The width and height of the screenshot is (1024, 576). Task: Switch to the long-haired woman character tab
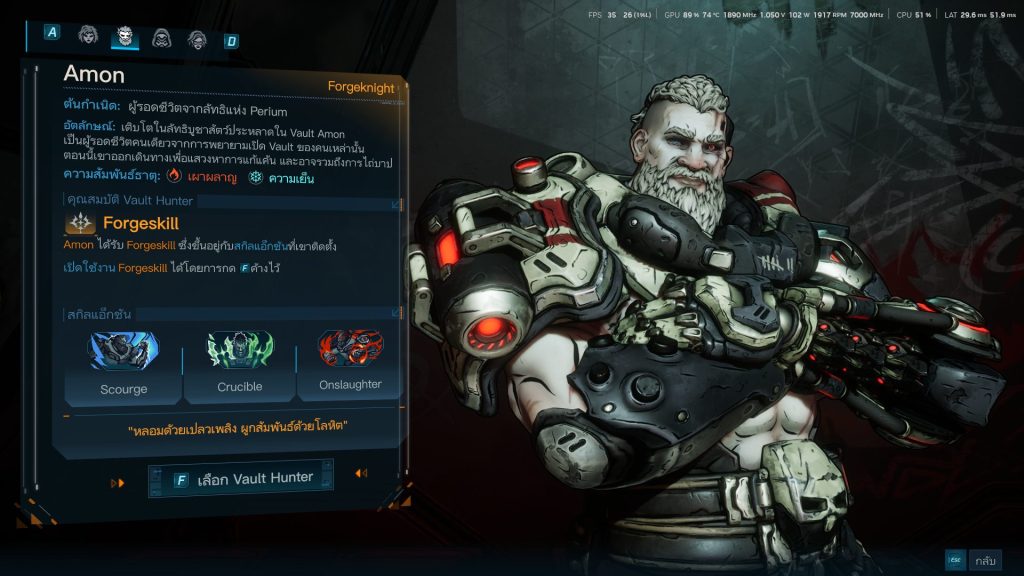[x=88, y=37]
